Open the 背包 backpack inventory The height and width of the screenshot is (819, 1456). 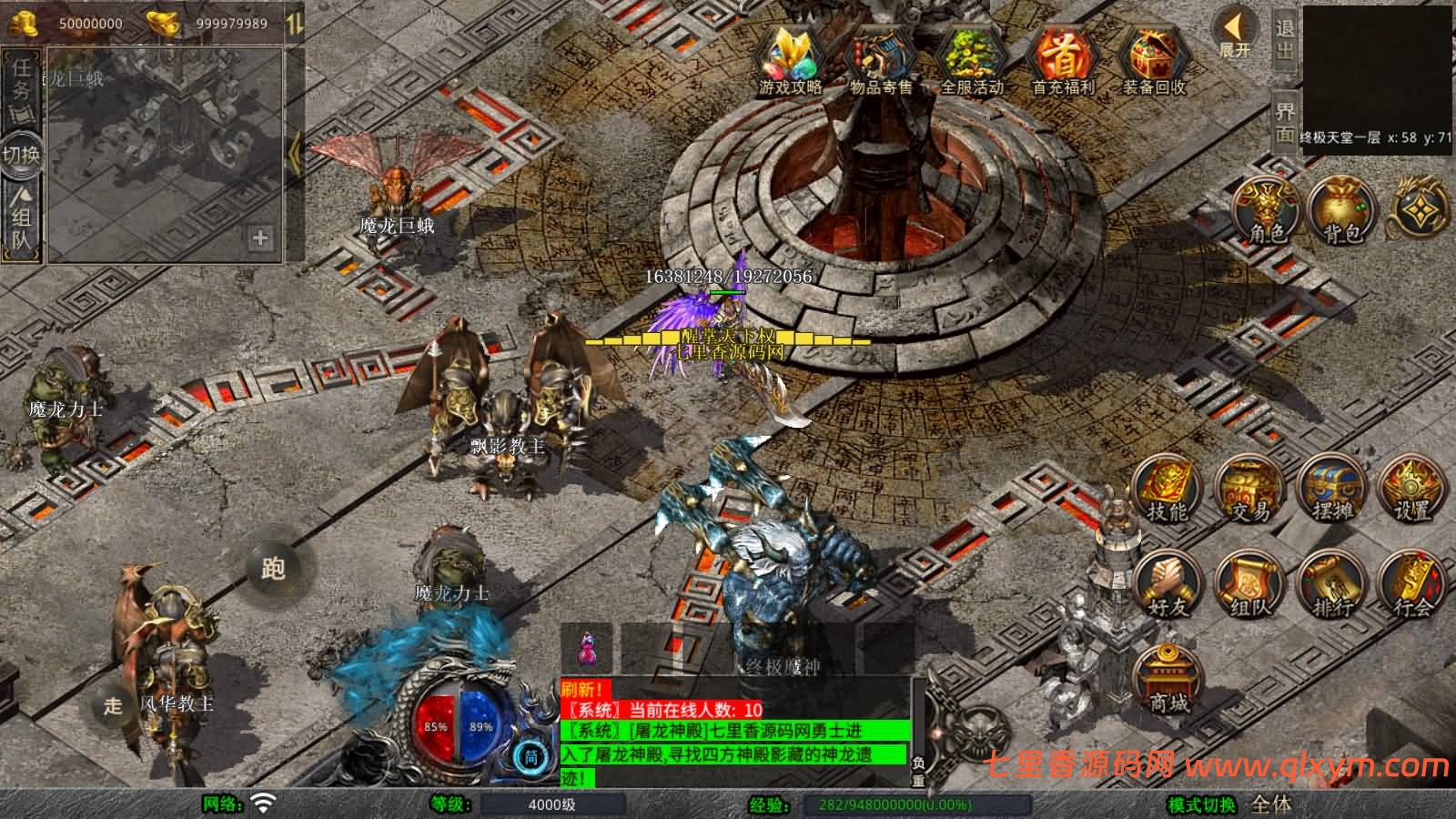(1342, 211)
